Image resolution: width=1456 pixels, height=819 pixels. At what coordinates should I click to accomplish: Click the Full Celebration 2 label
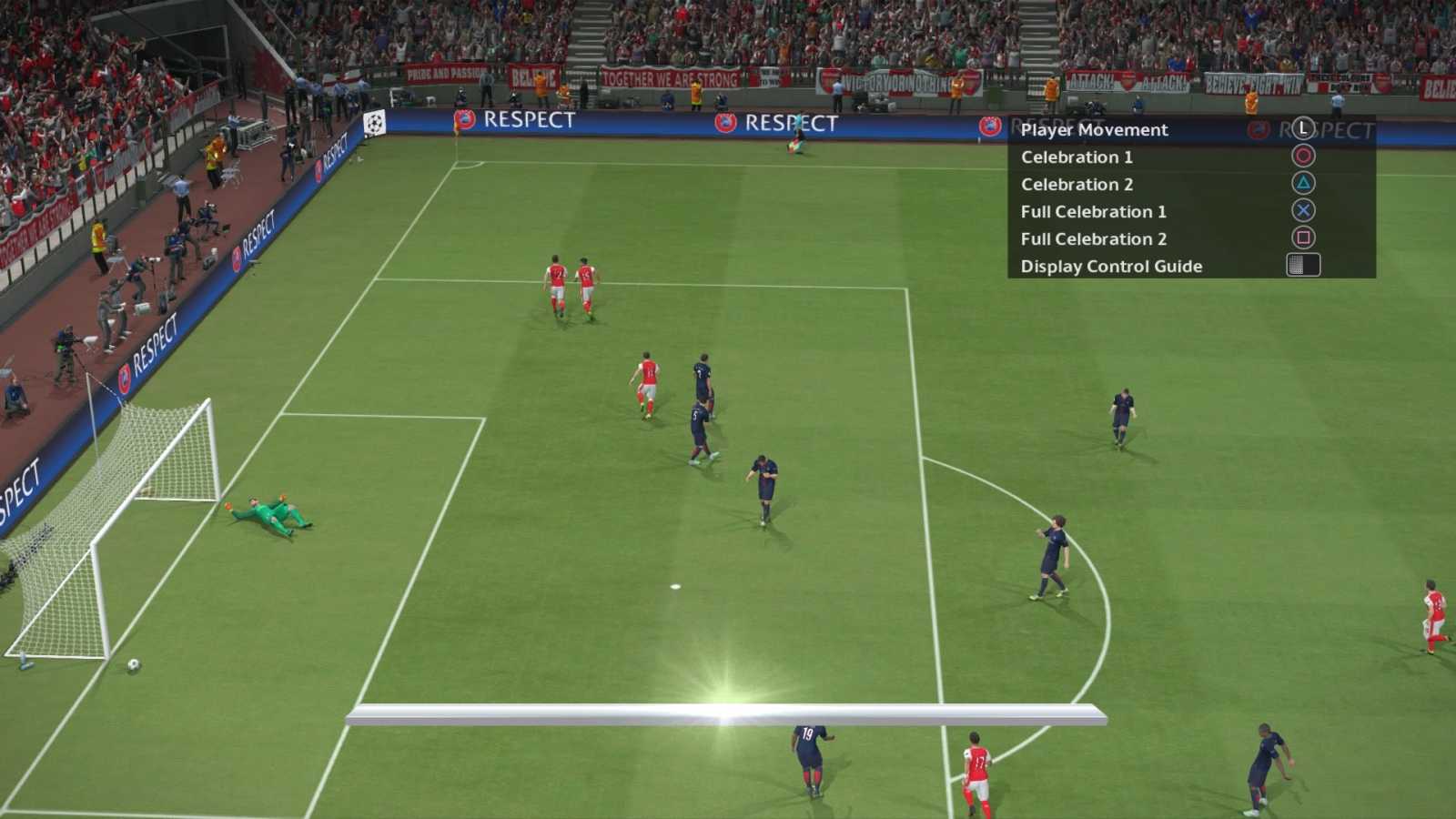pos(1096,238)
